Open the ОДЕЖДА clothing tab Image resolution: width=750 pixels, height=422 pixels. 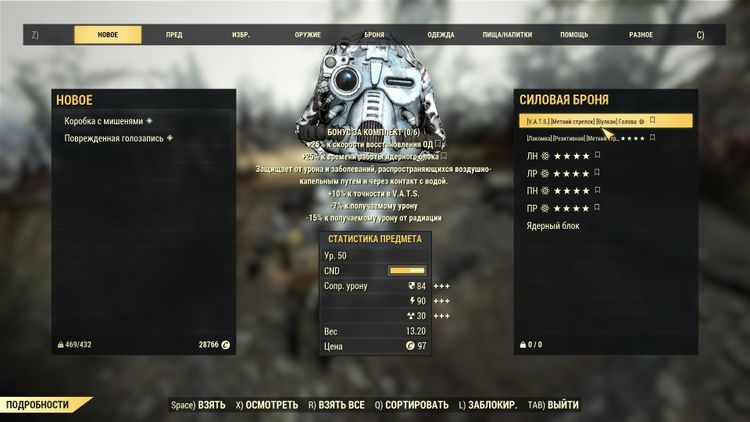[x=440, y=35]
